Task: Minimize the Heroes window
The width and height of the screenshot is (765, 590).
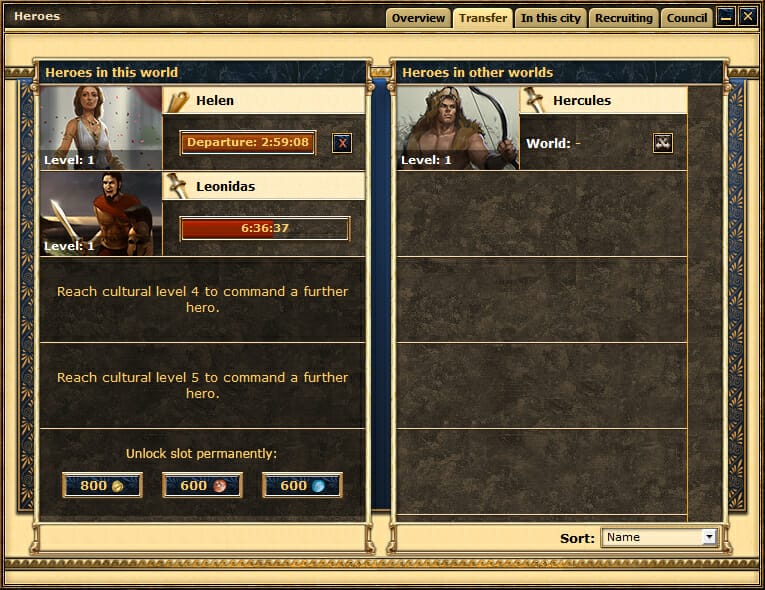Action: point(726,17)
